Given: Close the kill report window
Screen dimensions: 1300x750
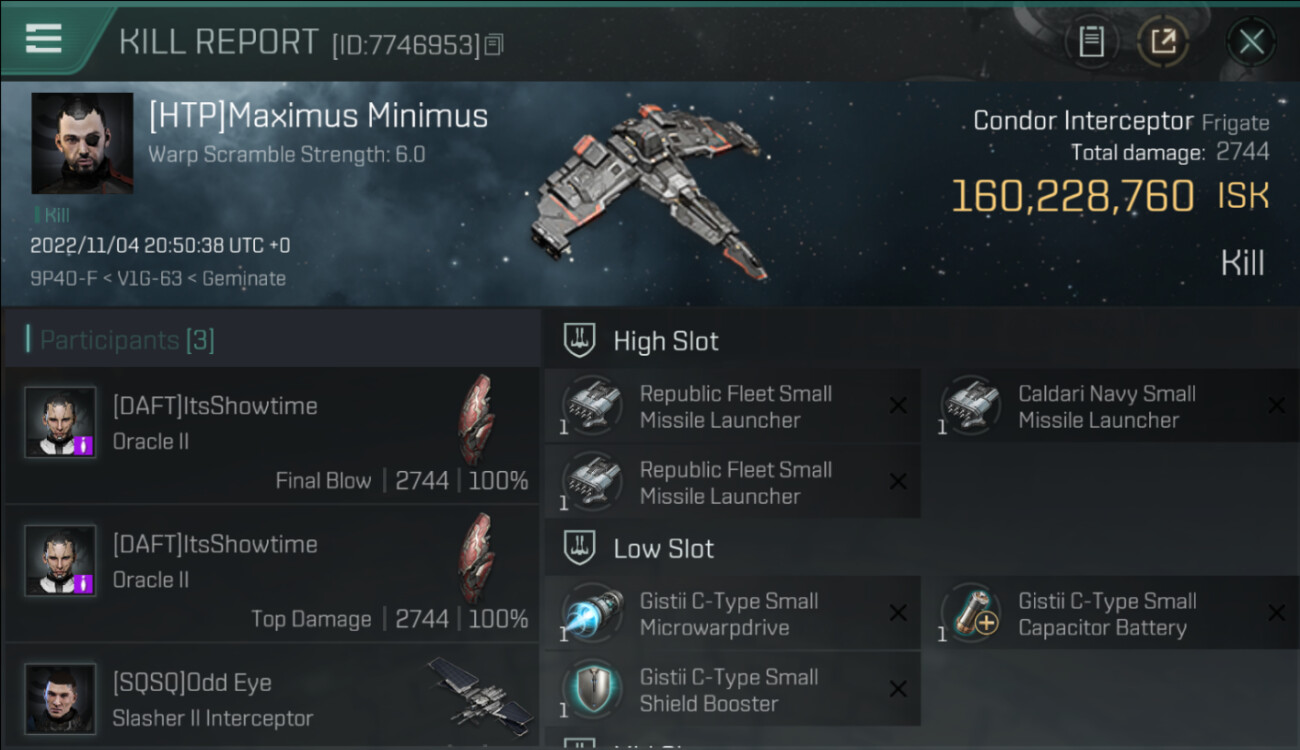Looking at the screenshot, I should [1251, 42].
